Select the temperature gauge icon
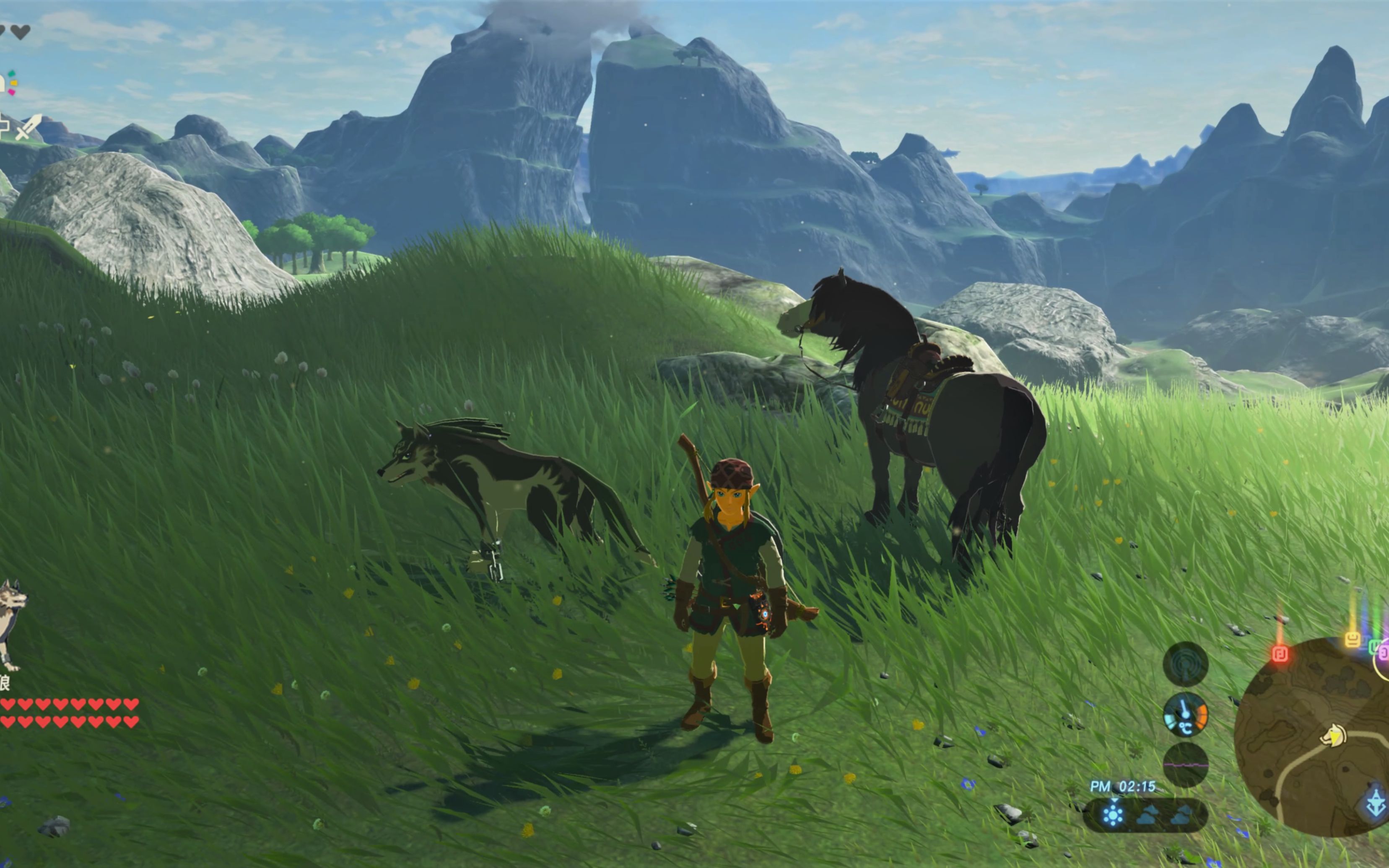The image size is (1389, 868). [x=1185, y=715]
